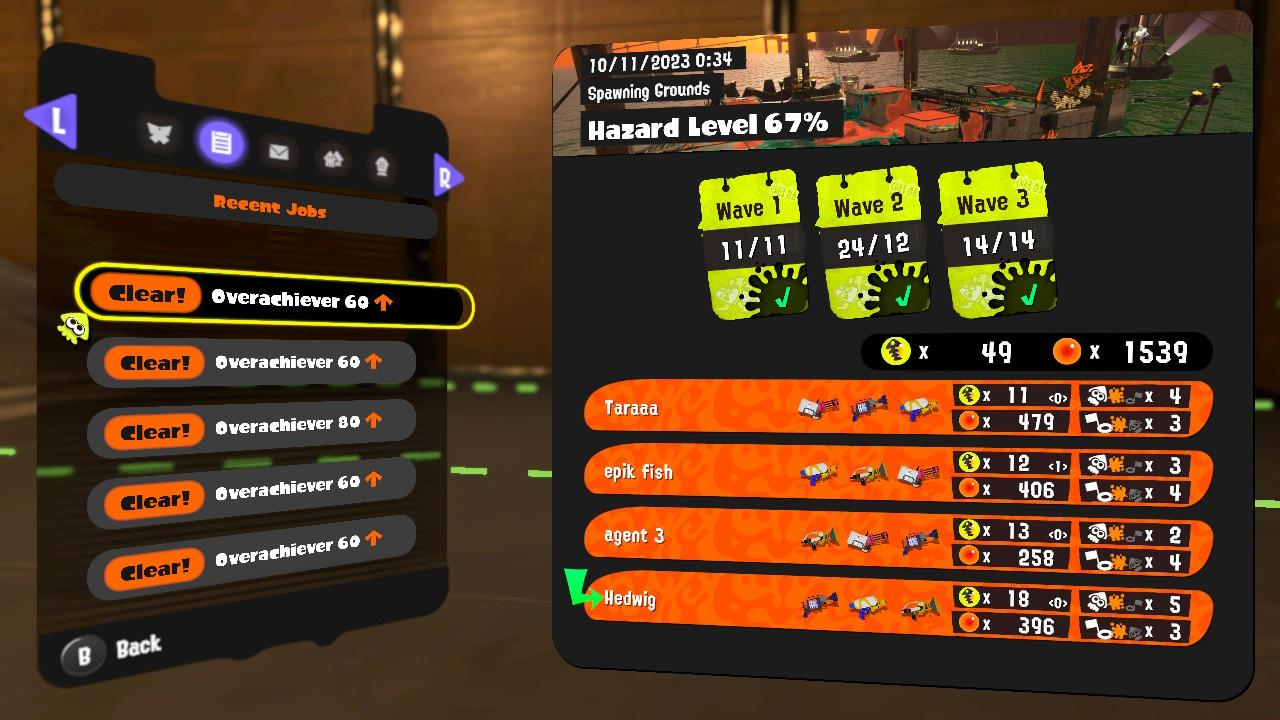1280x720 pixels.
Task: Select the top Overachiever 60 clear entry
Action: (270, 305)
